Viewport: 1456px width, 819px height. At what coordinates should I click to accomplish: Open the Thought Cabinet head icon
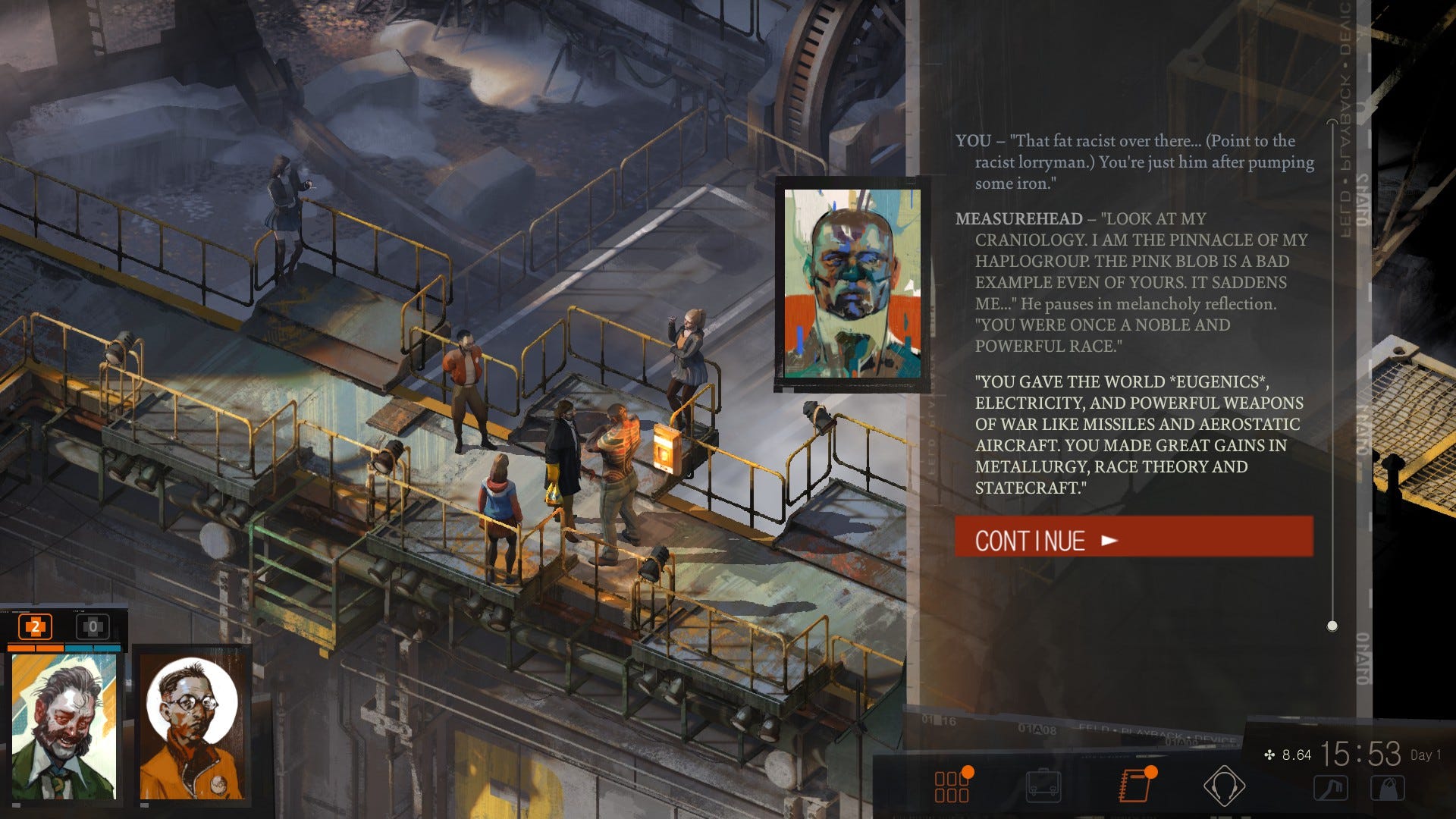coord(1224,786)
